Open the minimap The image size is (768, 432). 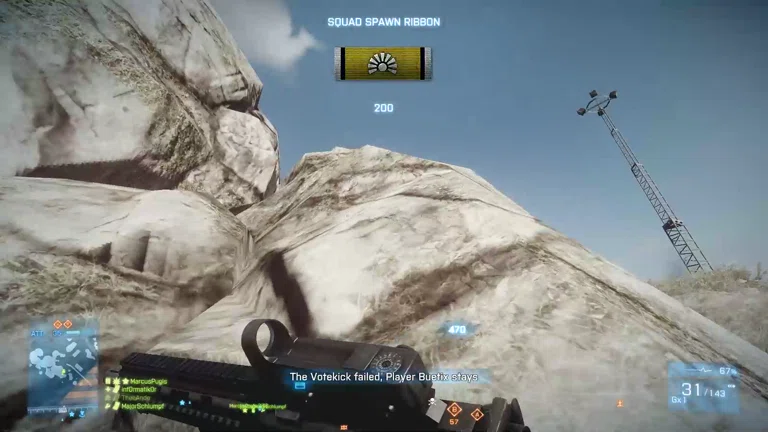pyautogui.click(x=64, y=366)
